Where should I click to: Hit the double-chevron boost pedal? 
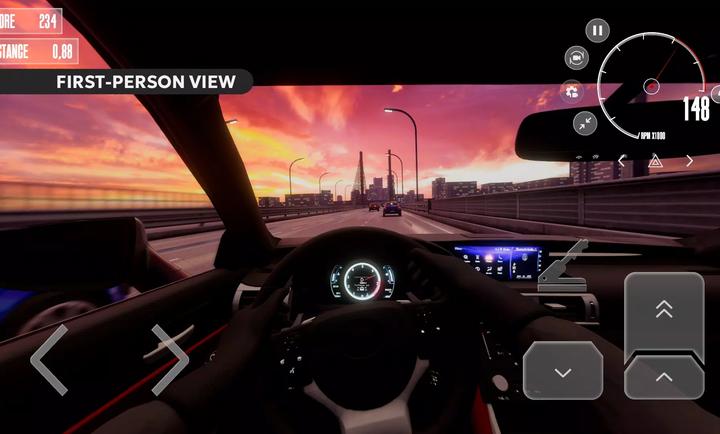pyautogui.click(x=664, y=310)
